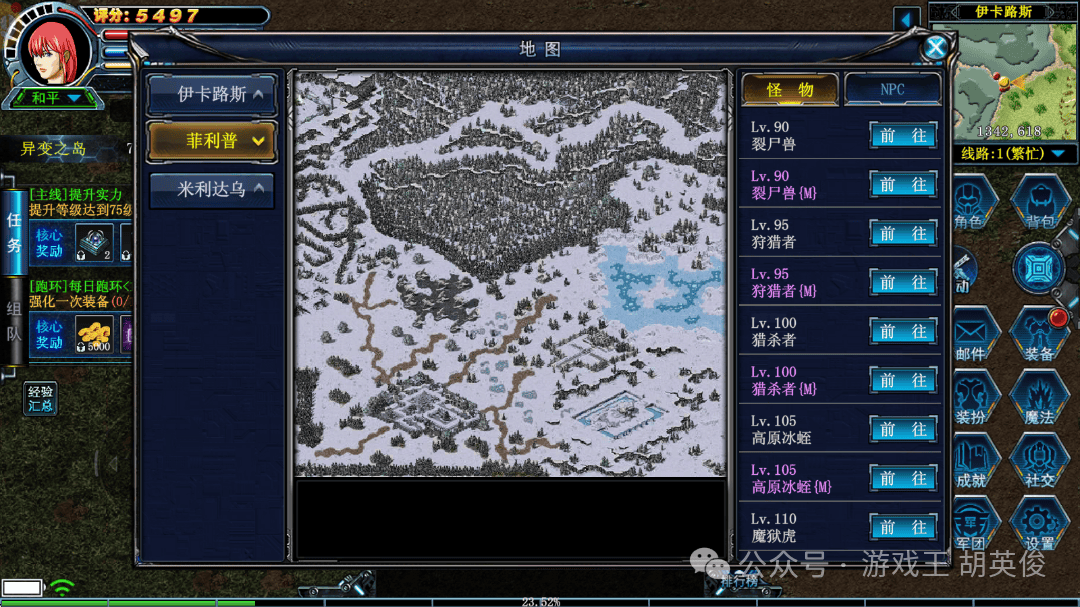
Task: Go to the Lv.95 狩猎者 {M}
Action: tap(903, 283)
